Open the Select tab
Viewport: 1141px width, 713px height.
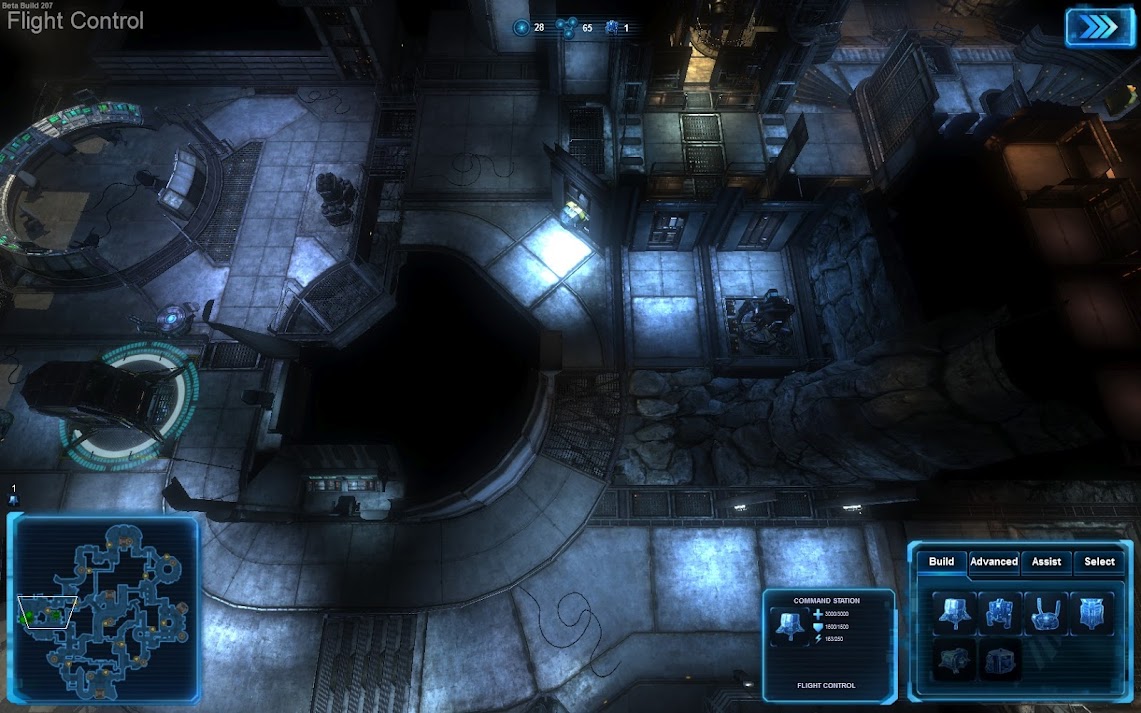pyautogui.click(x=1099, y=562)
